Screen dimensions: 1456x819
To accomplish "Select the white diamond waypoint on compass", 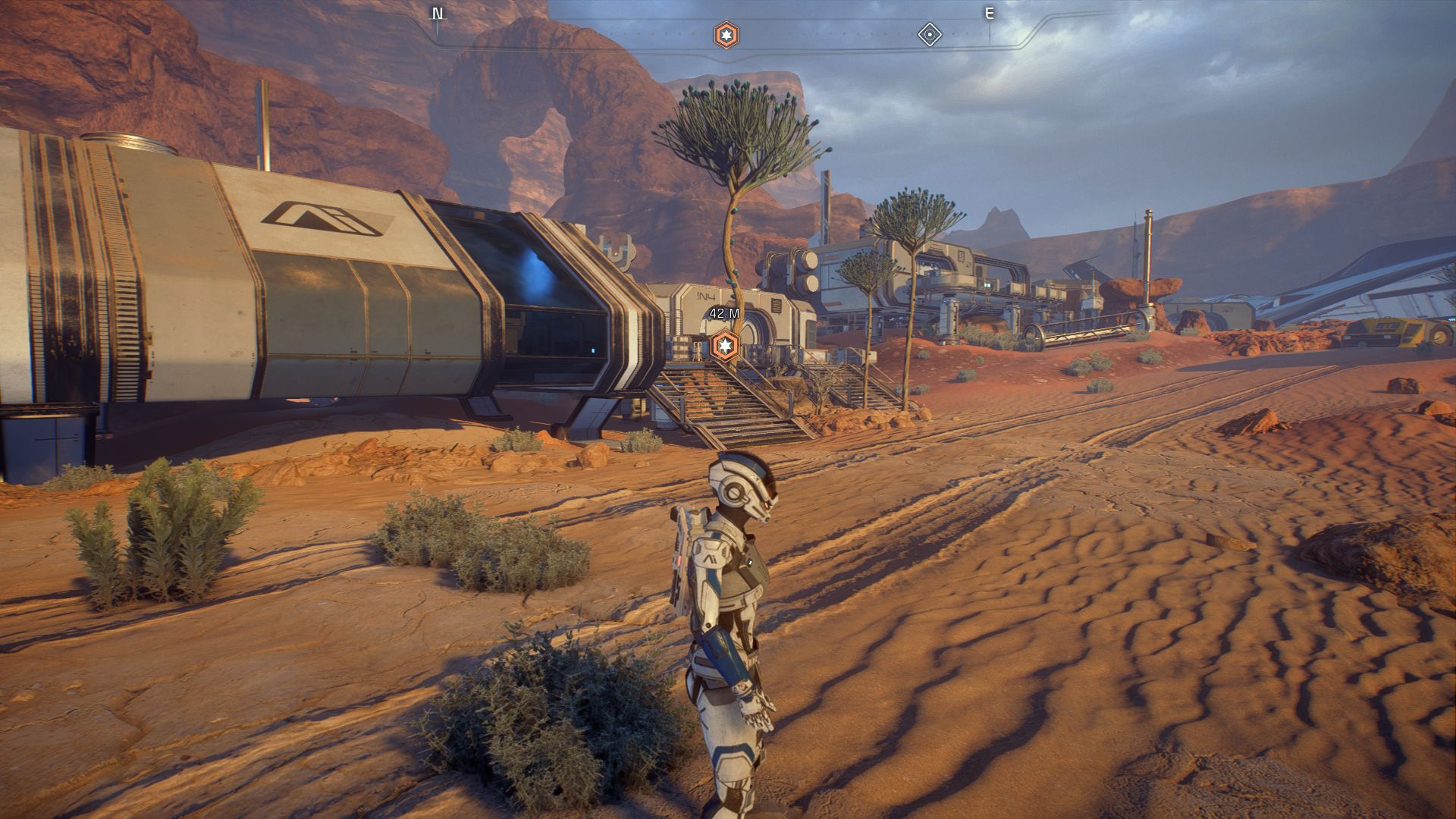I will tap(930, 35).
